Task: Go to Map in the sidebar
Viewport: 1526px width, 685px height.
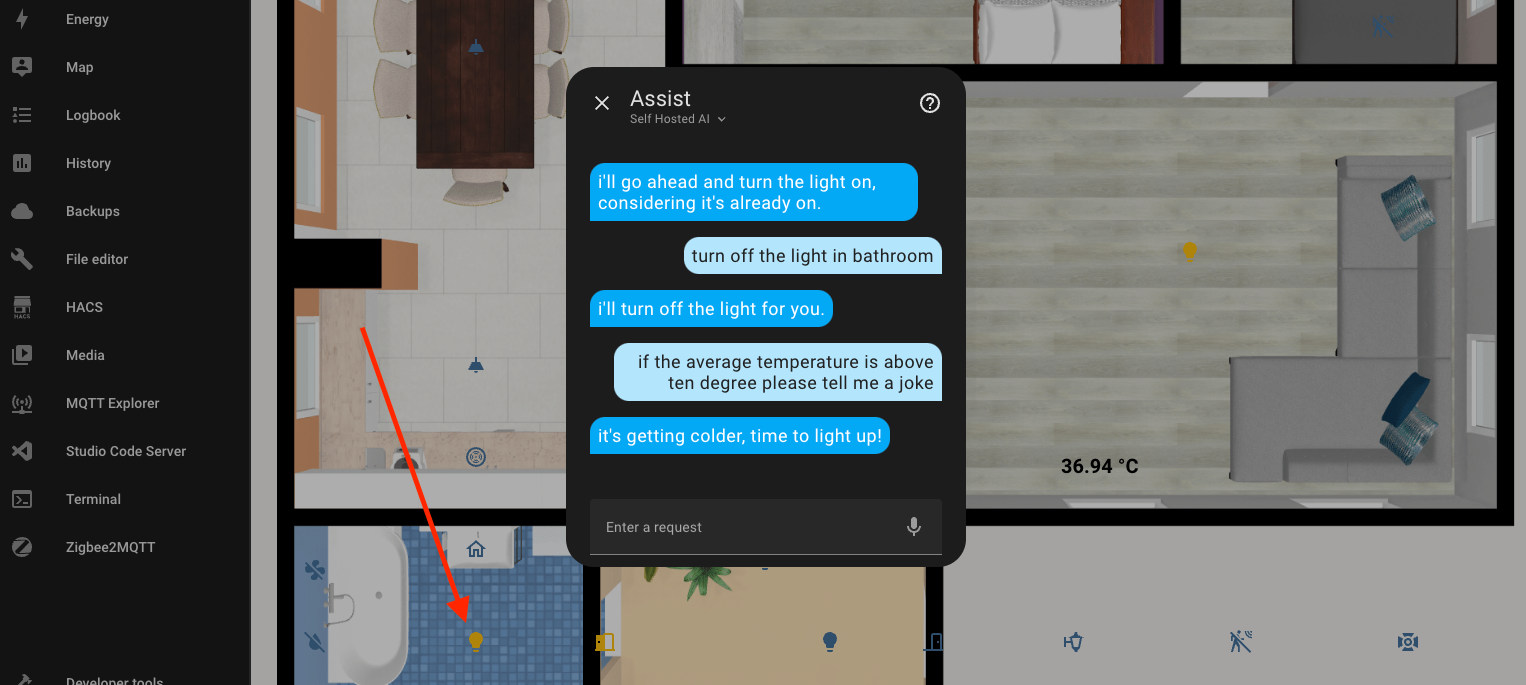Action: [x=79, y=67]
